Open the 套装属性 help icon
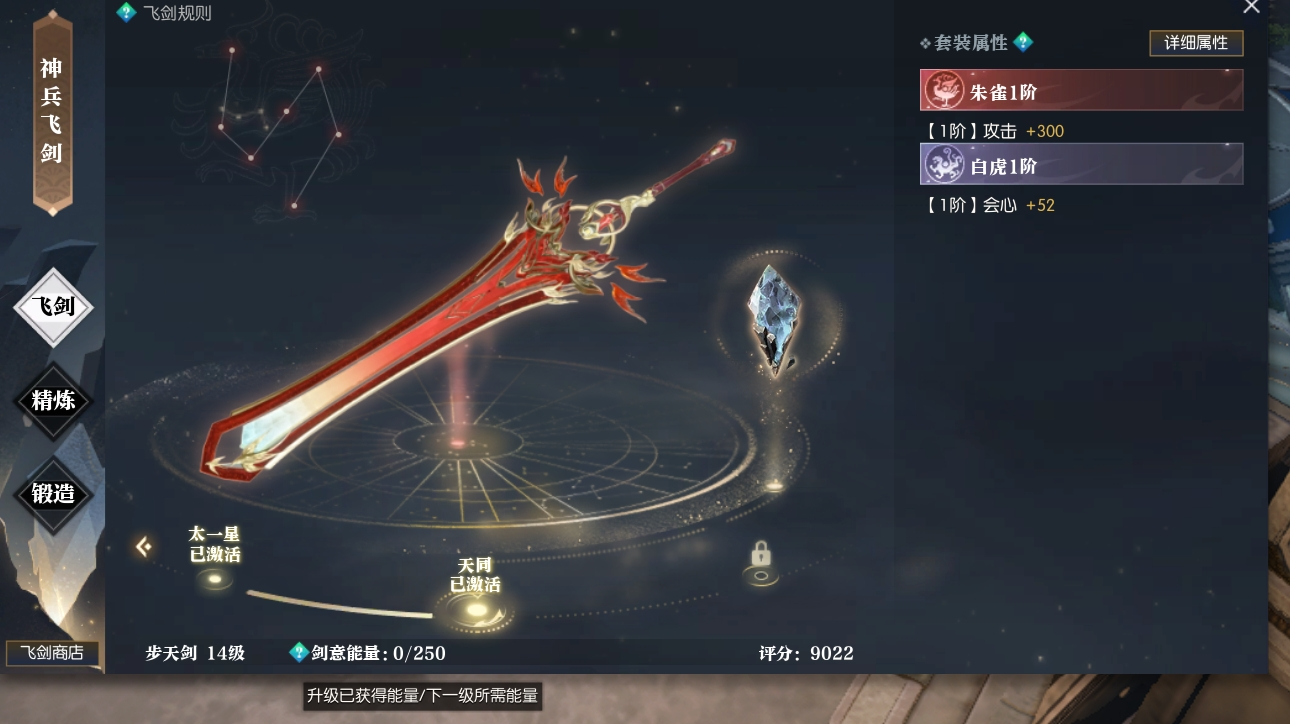 pyautogui.click(x=1023, y=42)
